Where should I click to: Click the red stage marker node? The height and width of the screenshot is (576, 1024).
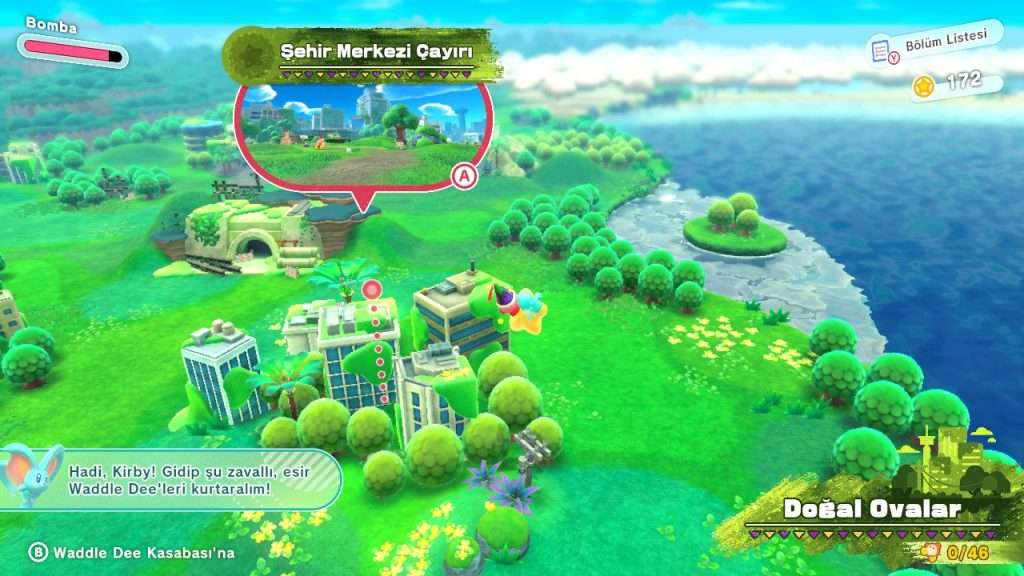(372, 290)
